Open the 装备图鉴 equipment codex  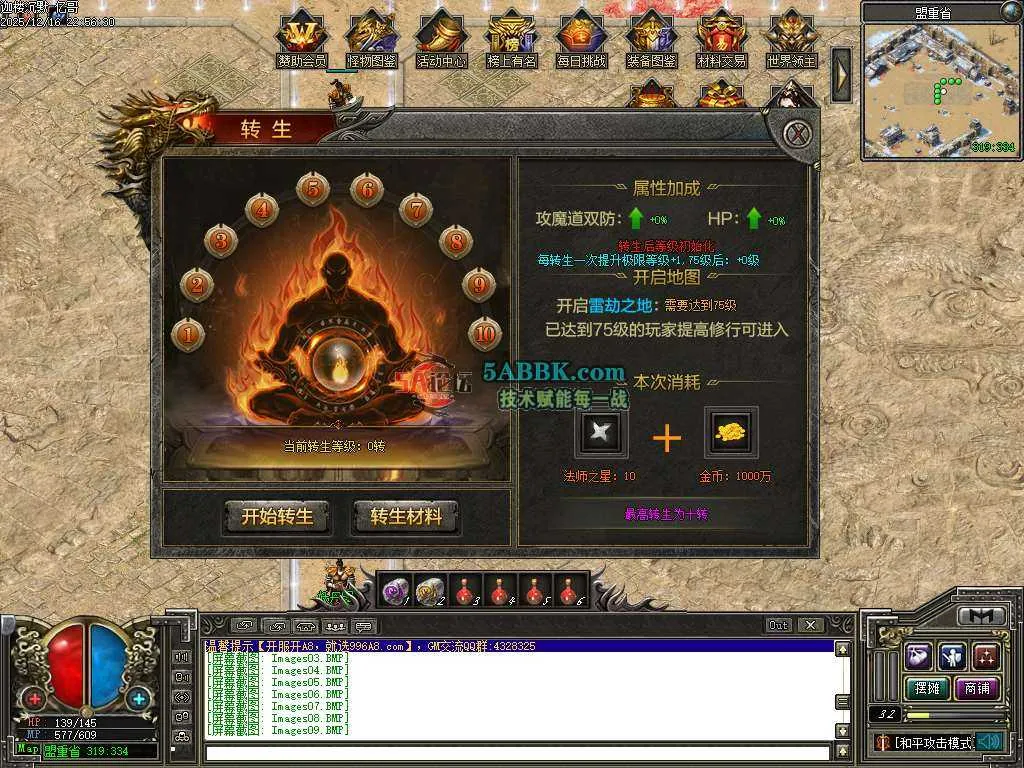point(651,36)
